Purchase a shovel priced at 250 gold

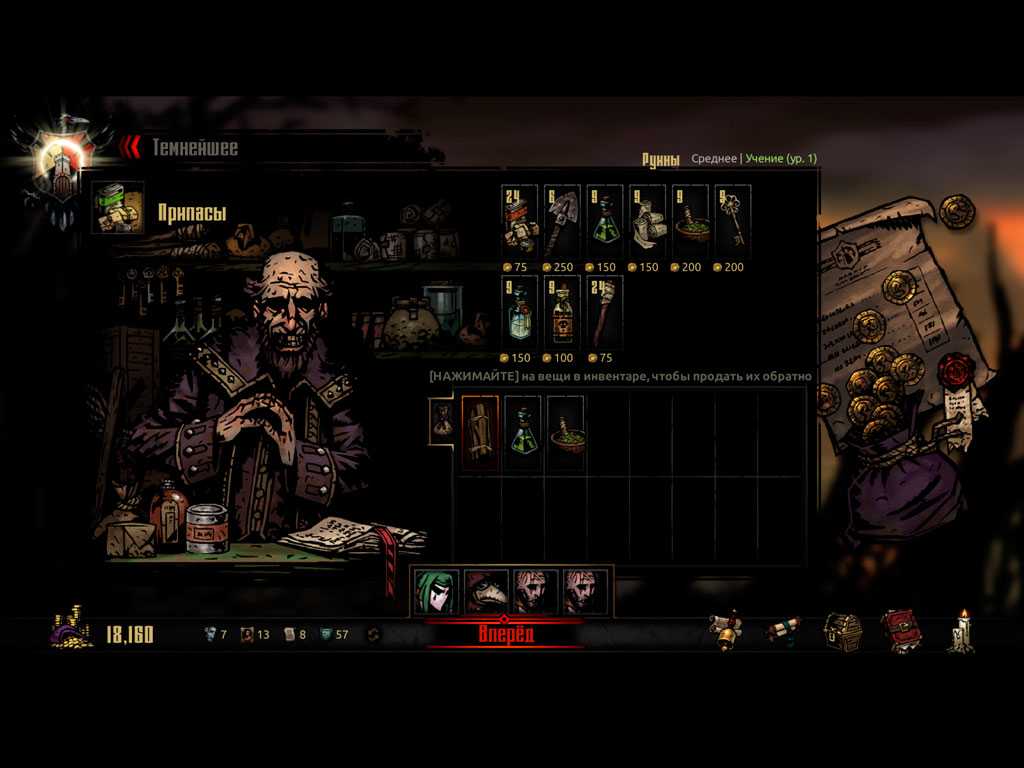(x=562, y=220)
